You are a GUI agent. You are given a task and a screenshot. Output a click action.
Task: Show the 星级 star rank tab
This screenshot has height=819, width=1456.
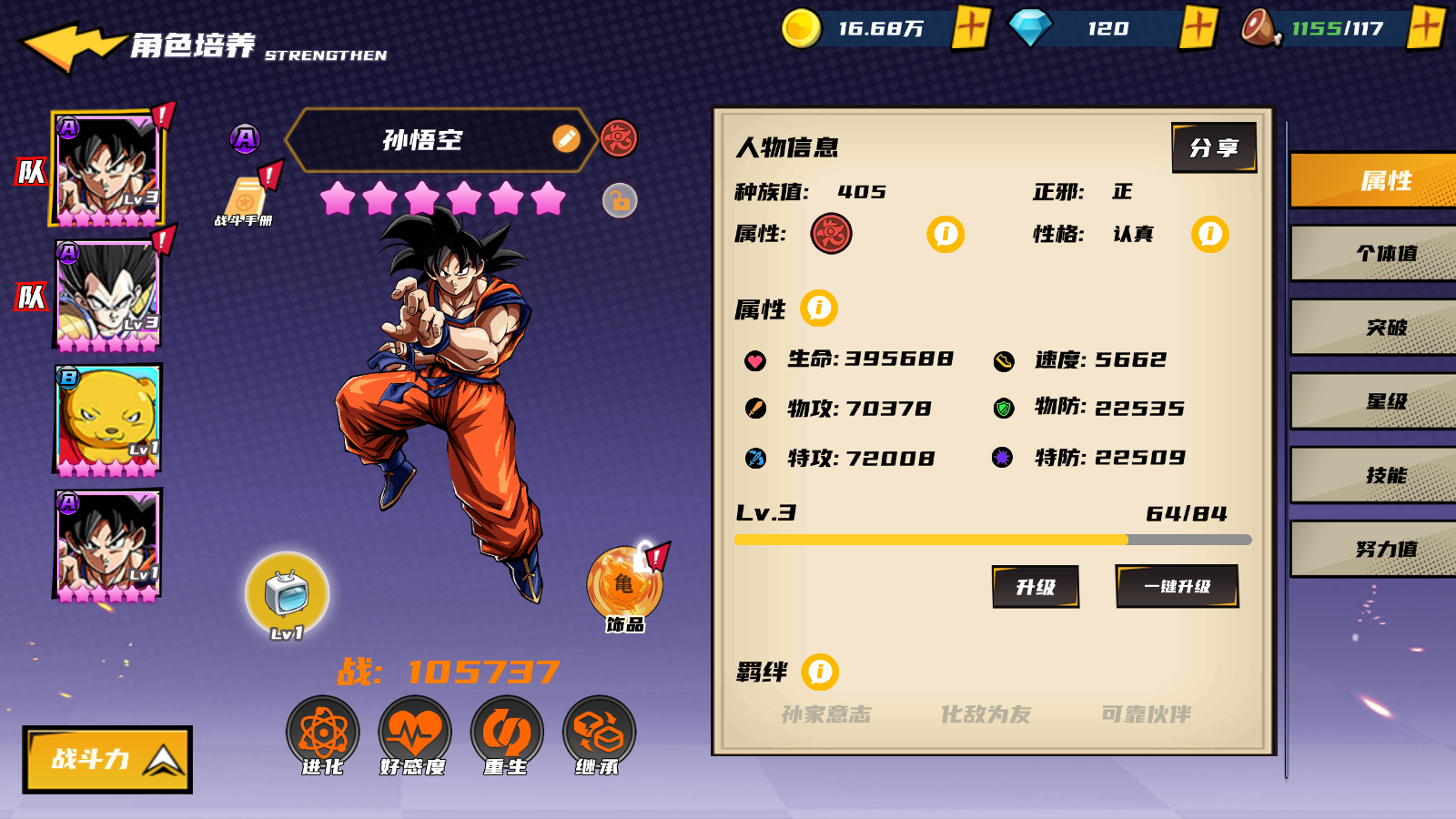pyautogui.click(x=1385, y=401)
